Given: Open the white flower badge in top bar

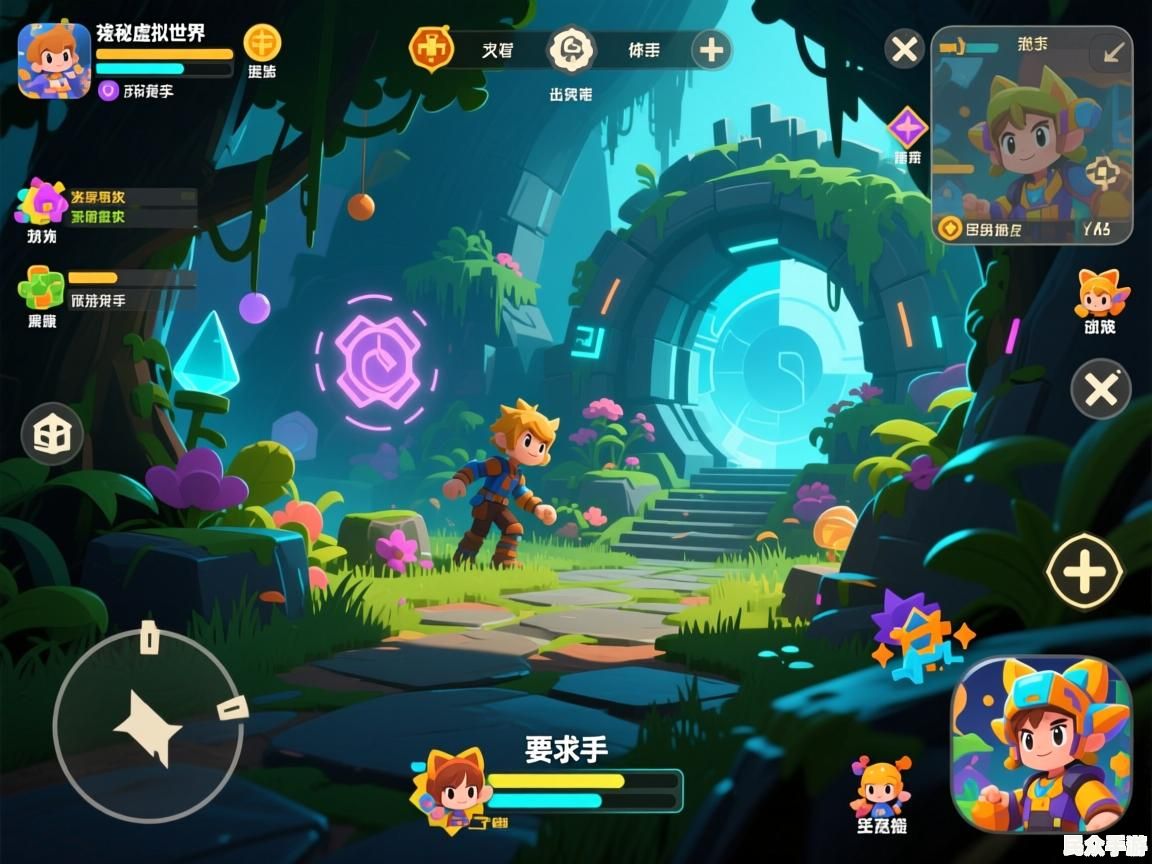Looking at the screenshot, I should pyautogui.click(x=571, y=49).
